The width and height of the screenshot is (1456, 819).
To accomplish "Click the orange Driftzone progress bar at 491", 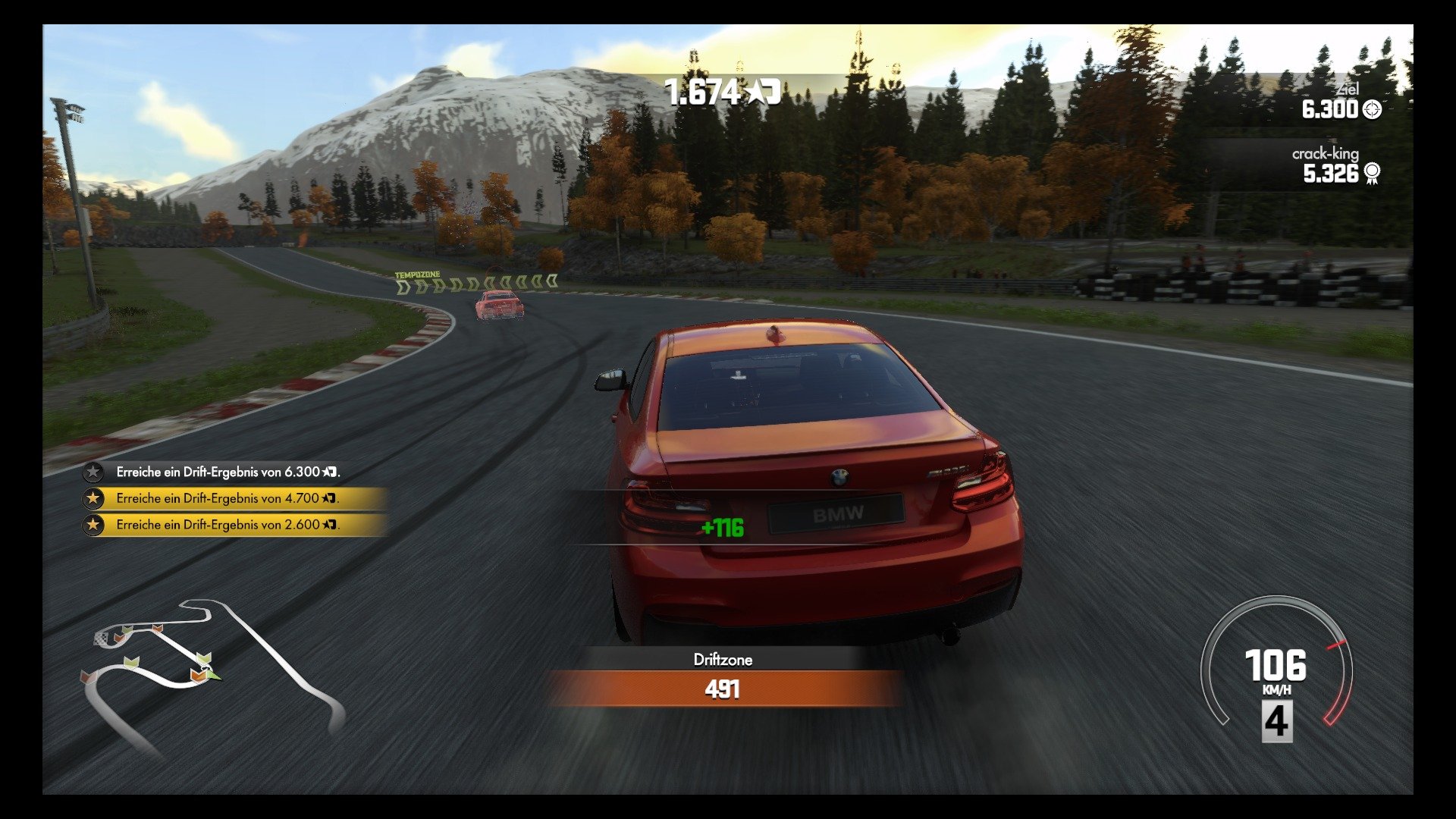I will tap(724, 691).
